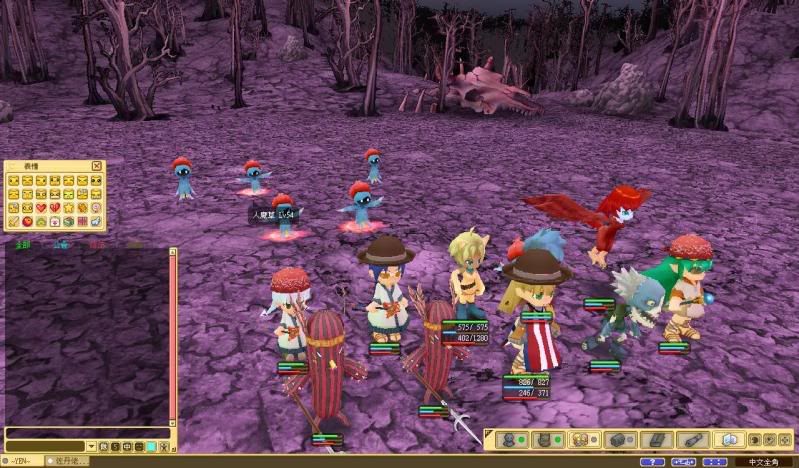Switch to the red chat tab

click(97, 243)
